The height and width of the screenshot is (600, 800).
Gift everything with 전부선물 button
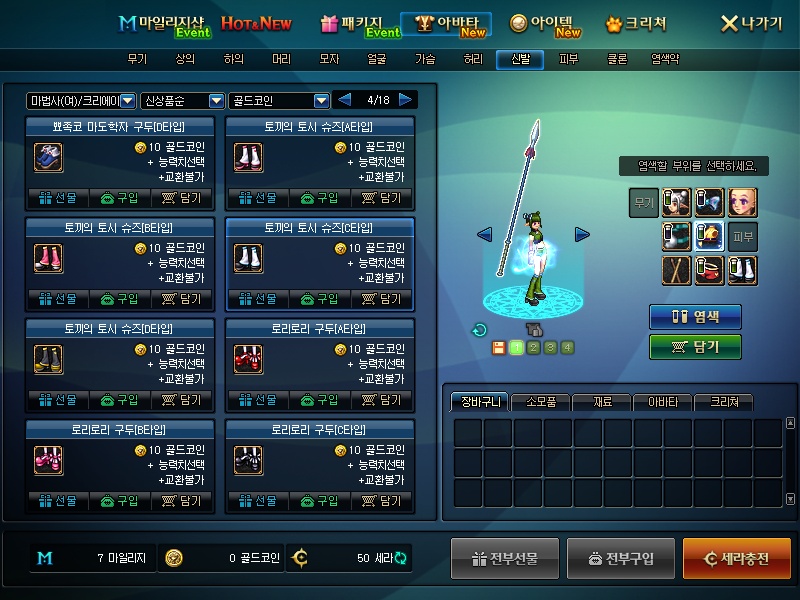pos(504,558)
